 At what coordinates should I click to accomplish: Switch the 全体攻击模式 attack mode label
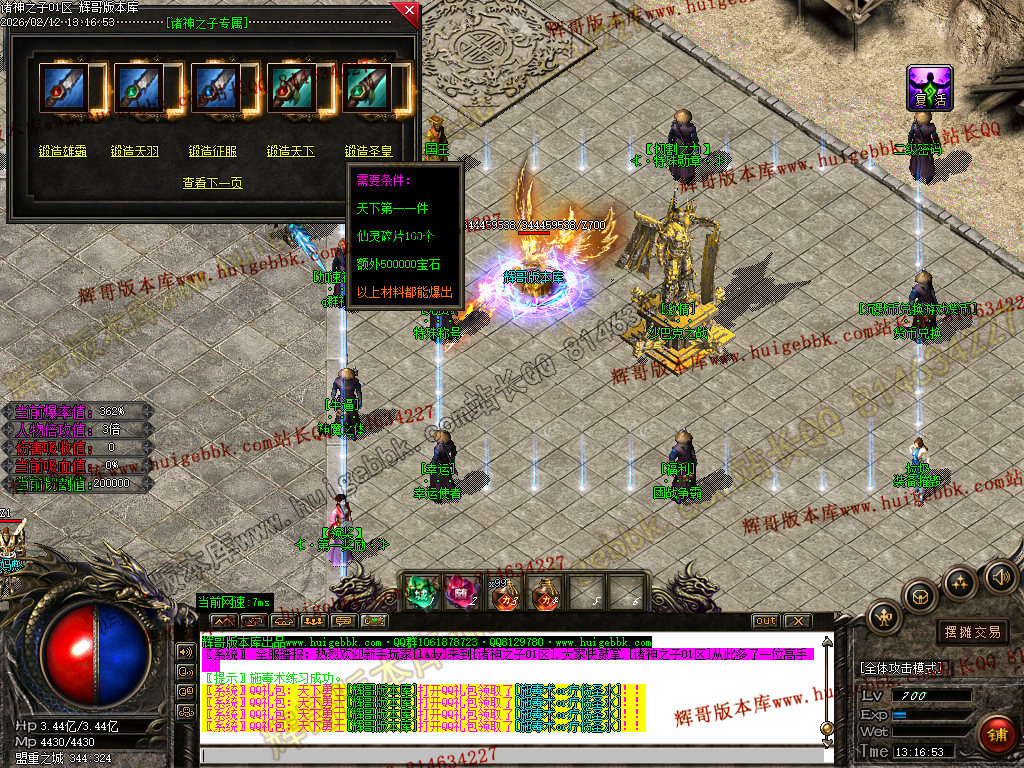[x=900, y=667]
